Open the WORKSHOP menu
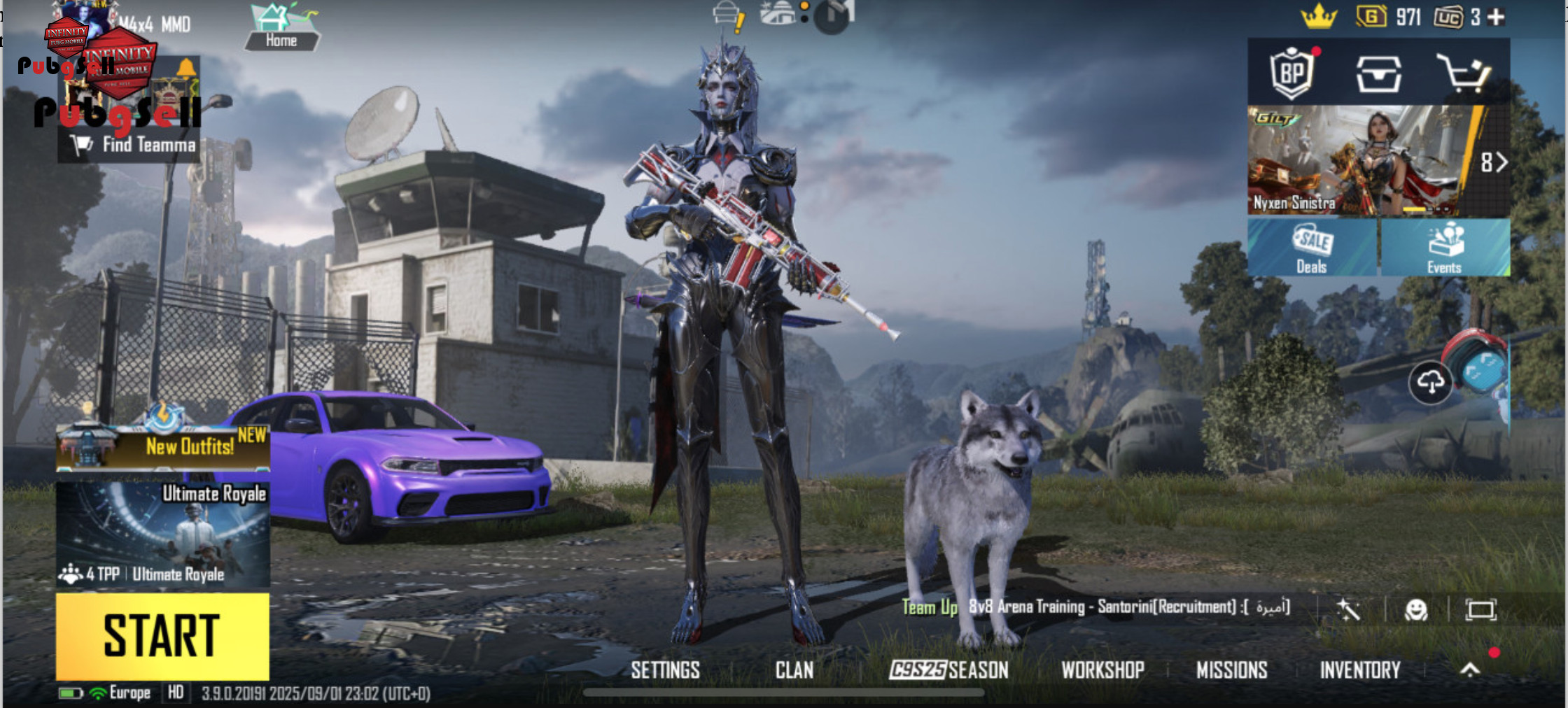This screenshot has height=708, width=1568. tap(1102, 670)
